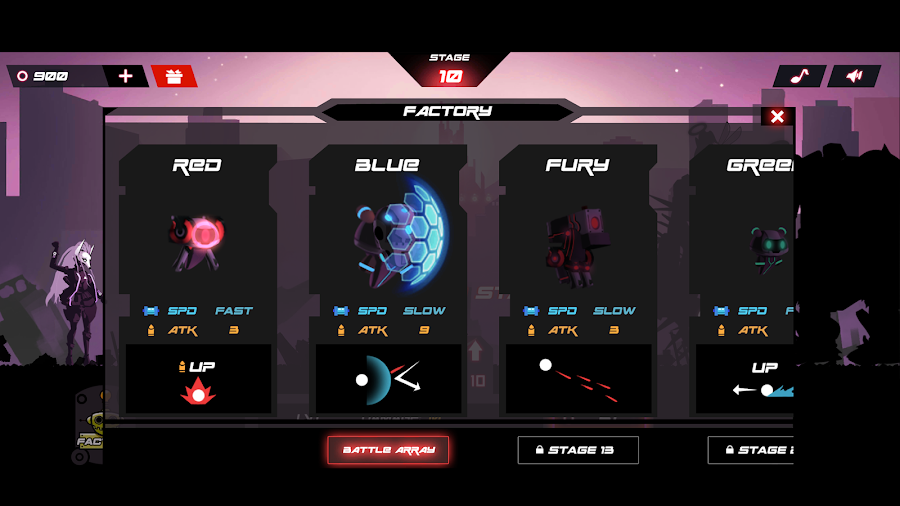Add more coins with the plus button
The image size is (900, 506).
(125, 76)
